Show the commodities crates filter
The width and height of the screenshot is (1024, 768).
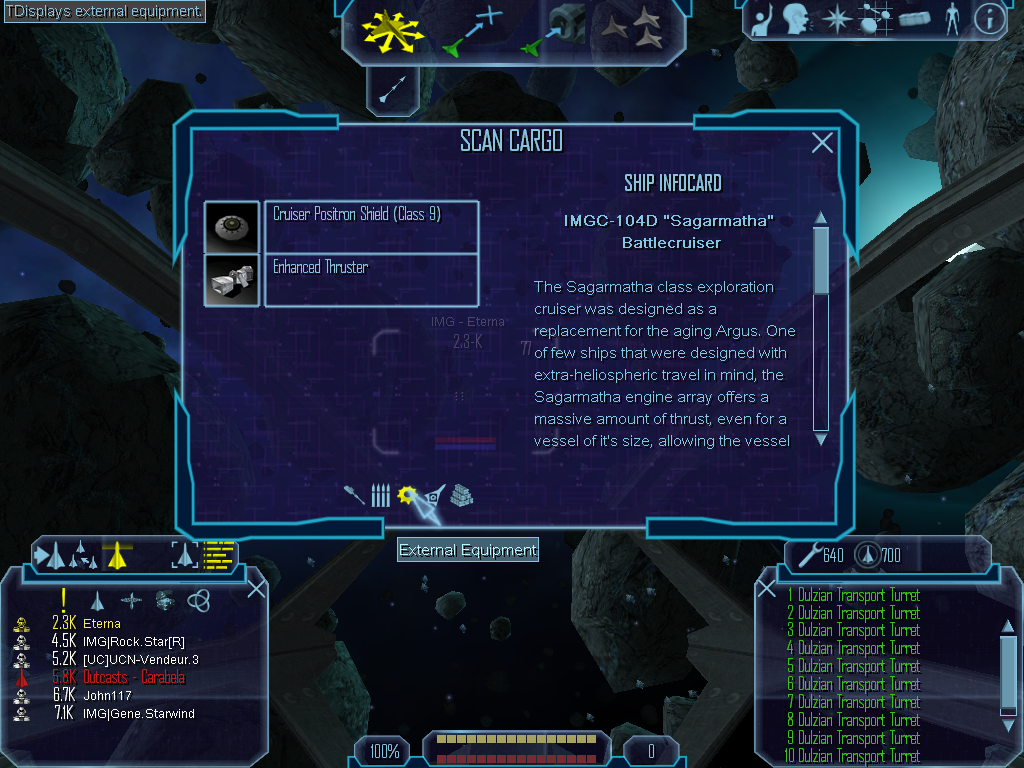(461, 496)
